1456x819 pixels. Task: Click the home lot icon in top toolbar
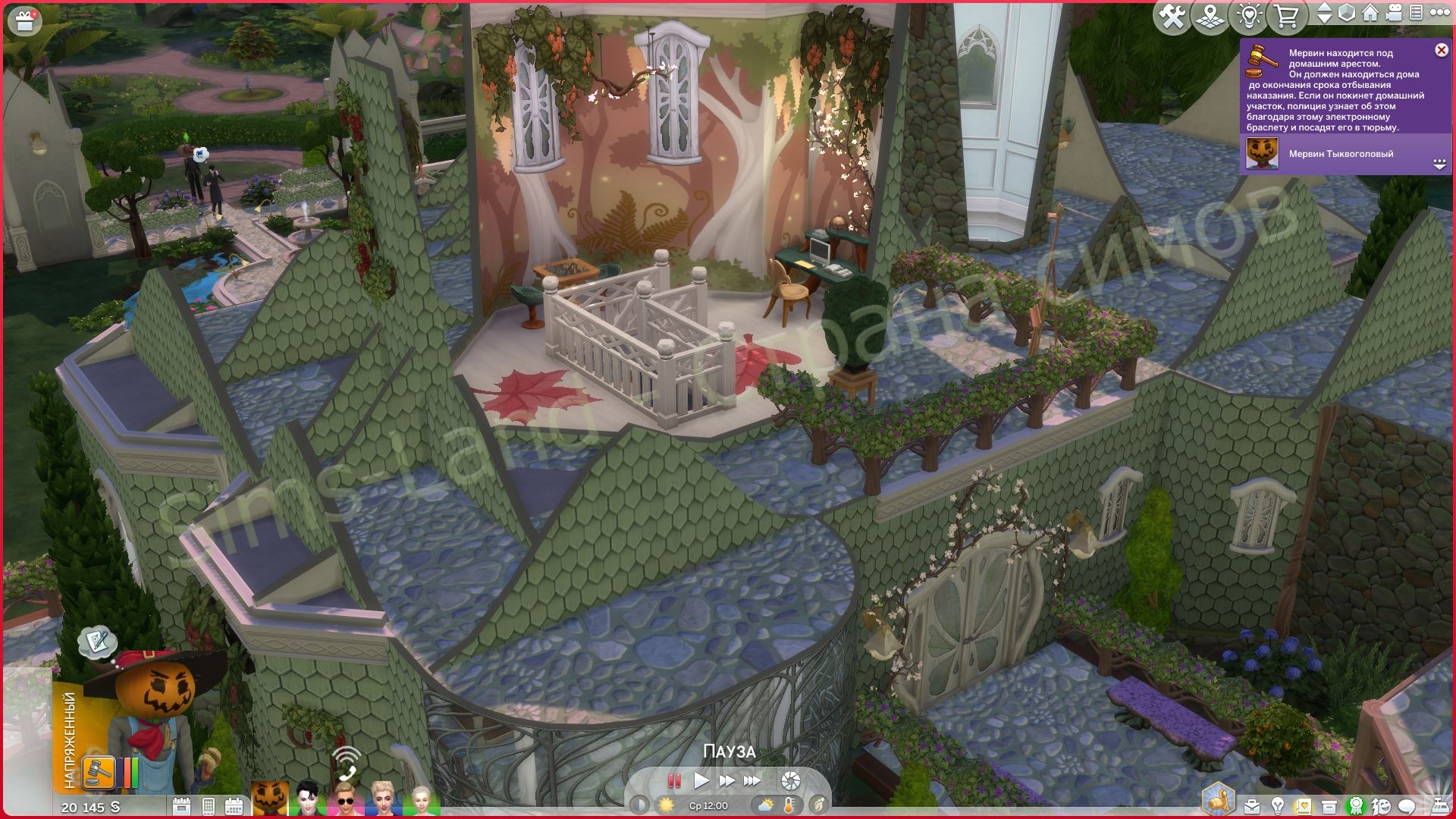point(1370,13)
